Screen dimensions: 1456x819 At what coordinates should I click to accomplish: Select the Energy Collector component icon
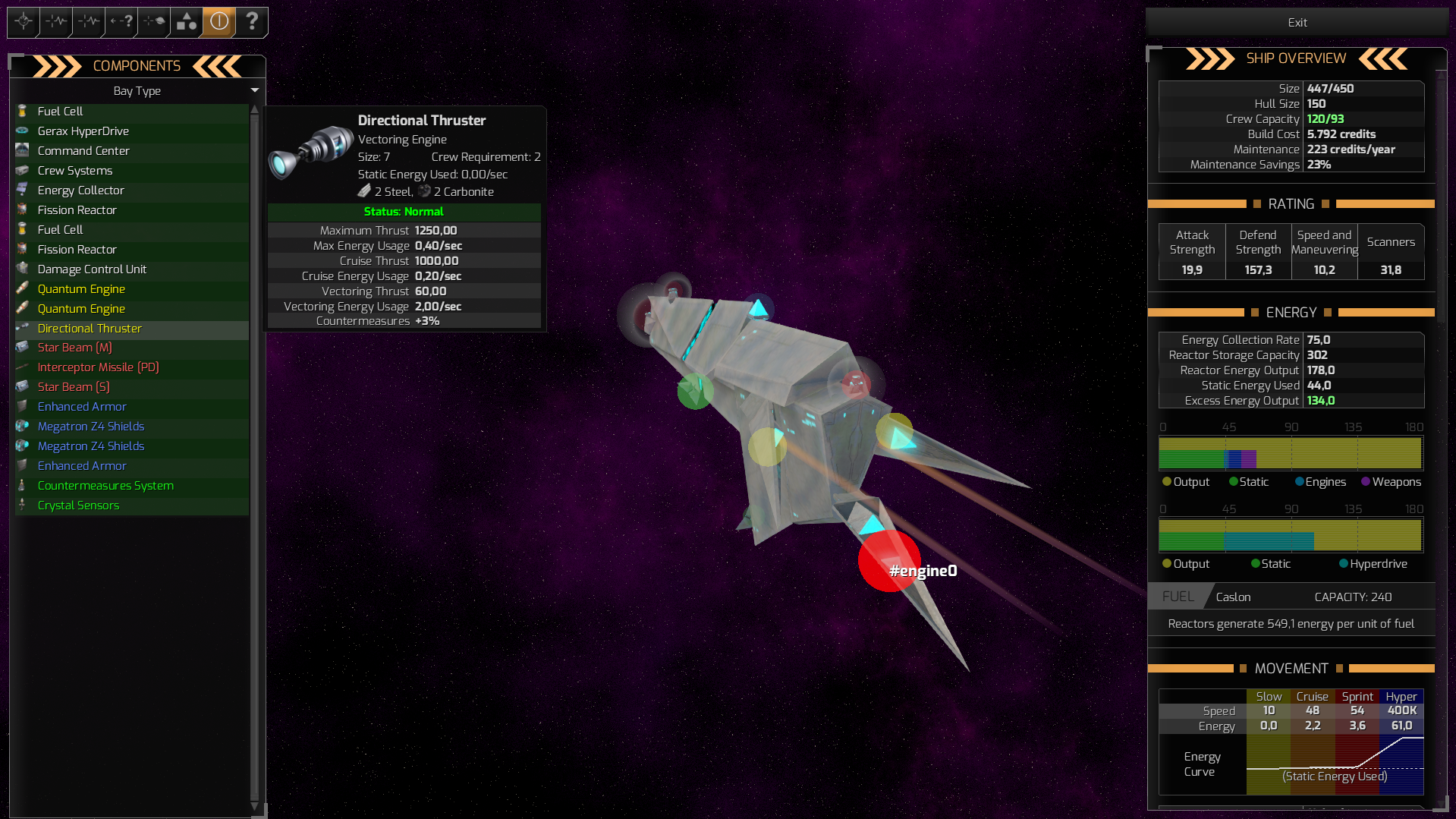(x=22, y=190)
